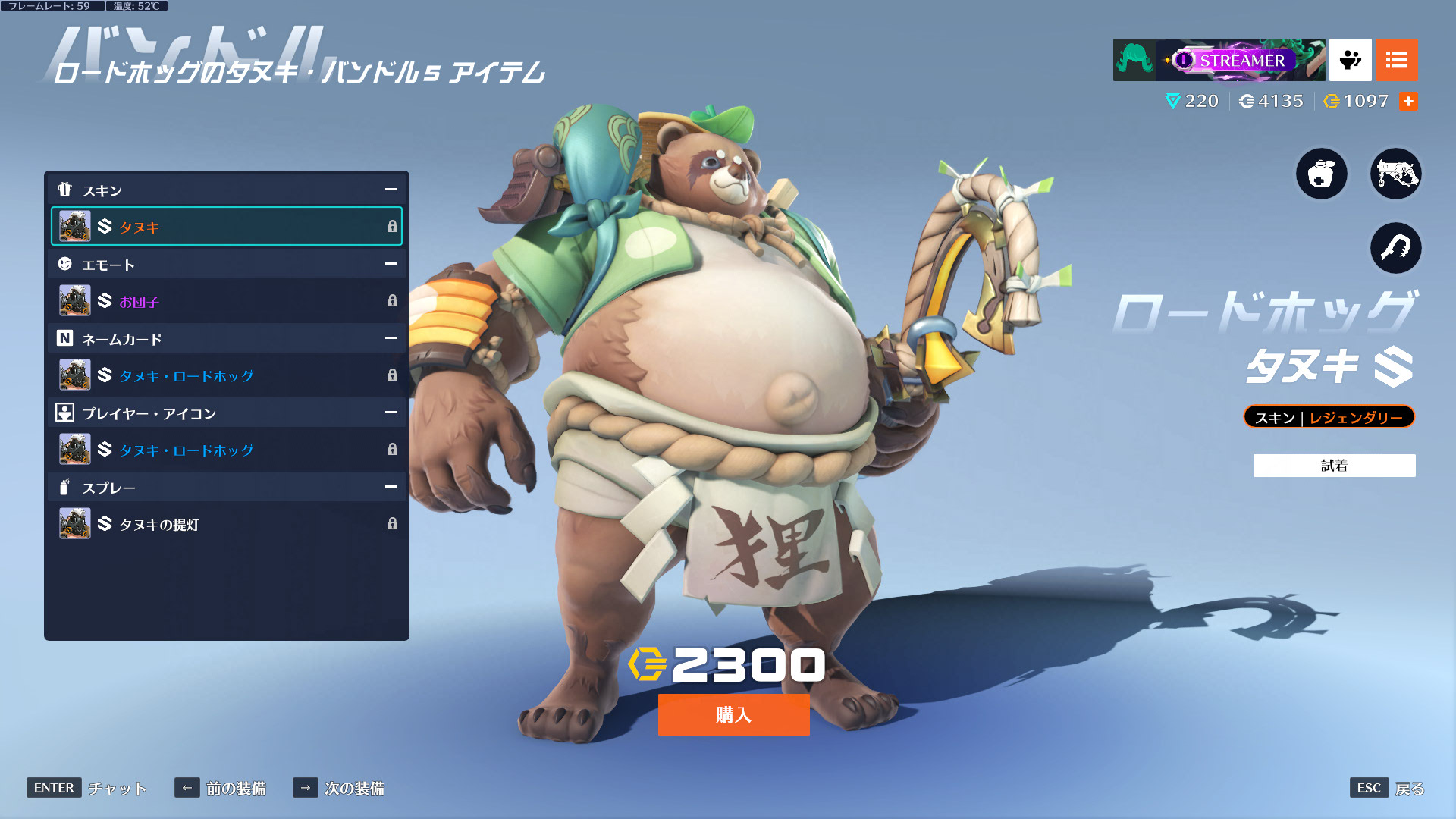
Task: Add currency with the orange plus button
Action: click(1408, 102)
